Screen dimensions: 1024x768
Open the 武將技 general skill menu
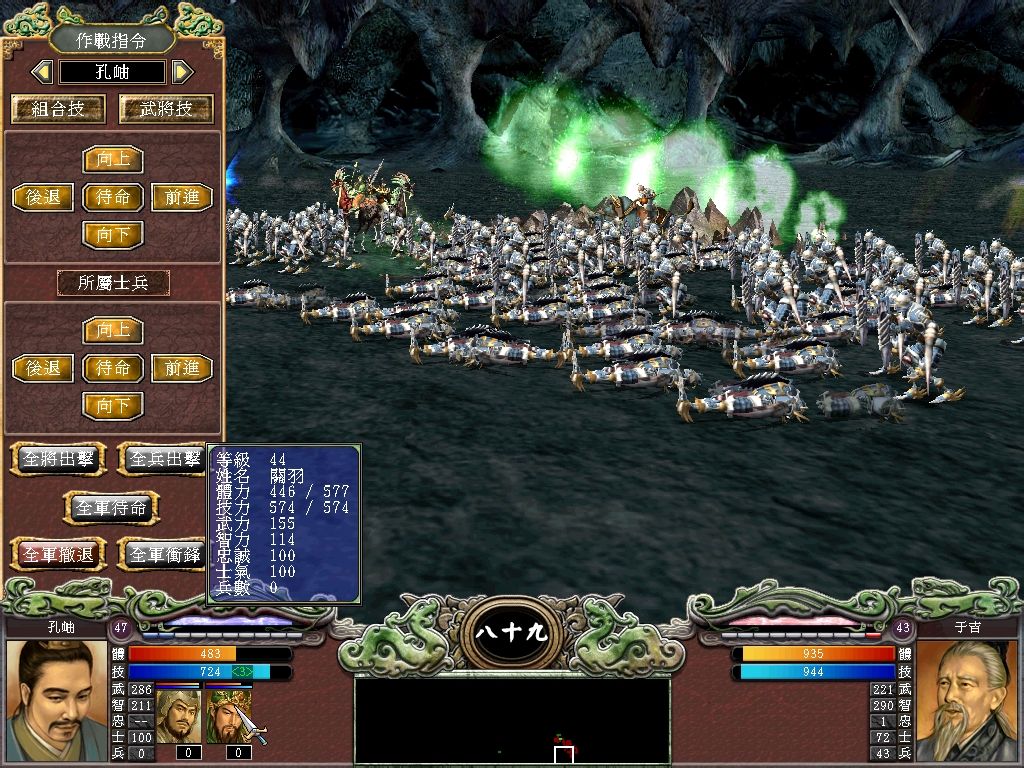(x=166, y=109)
